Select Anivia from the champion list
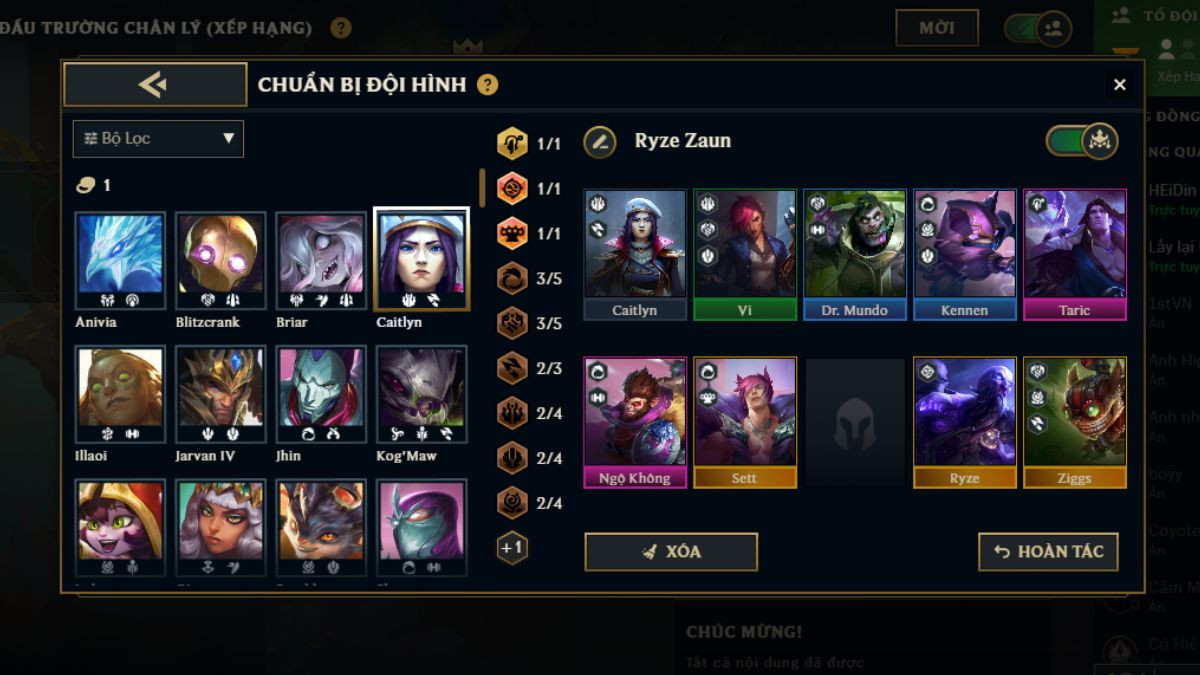The width and height of the screenshot is (1200, 675). tap(121, 260)
